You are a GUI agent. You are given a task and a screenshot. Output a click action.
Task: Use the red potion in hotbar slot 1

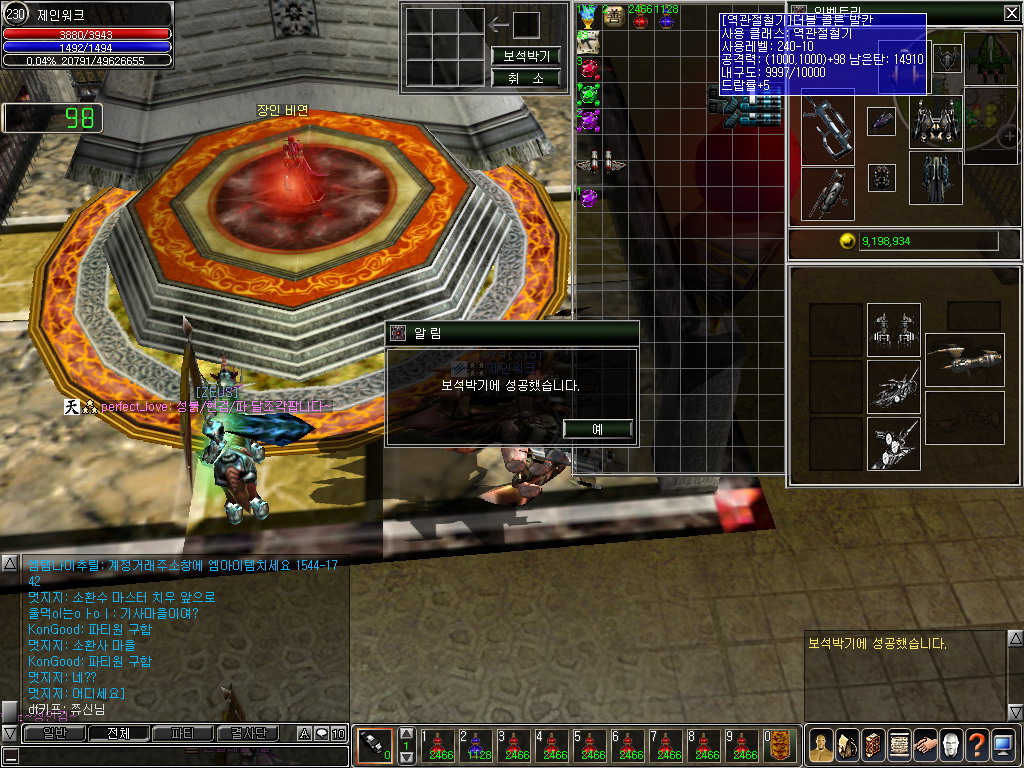tap(440, 746)
